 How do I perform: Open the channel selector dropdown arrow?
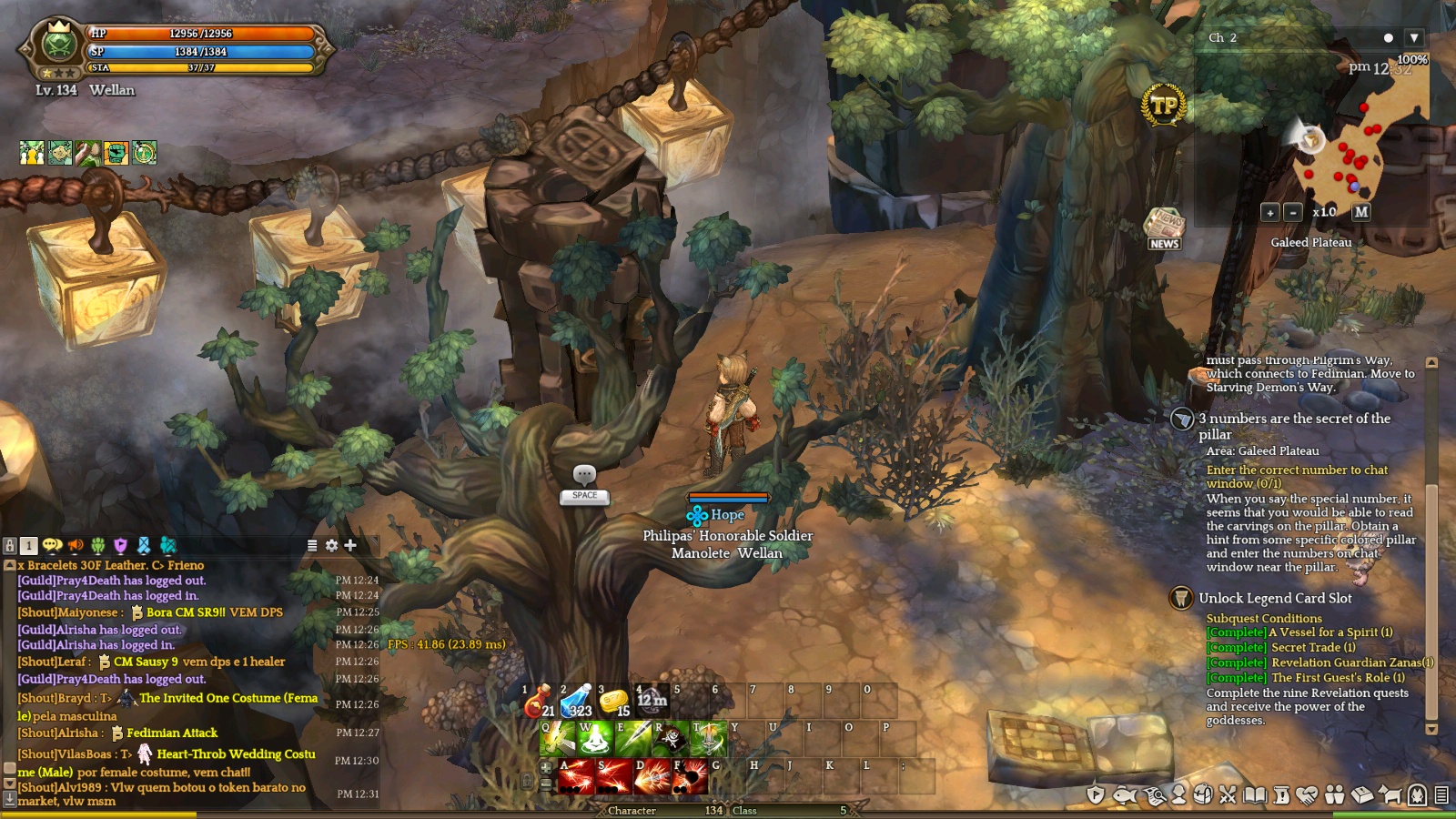tap(1413, 38)
